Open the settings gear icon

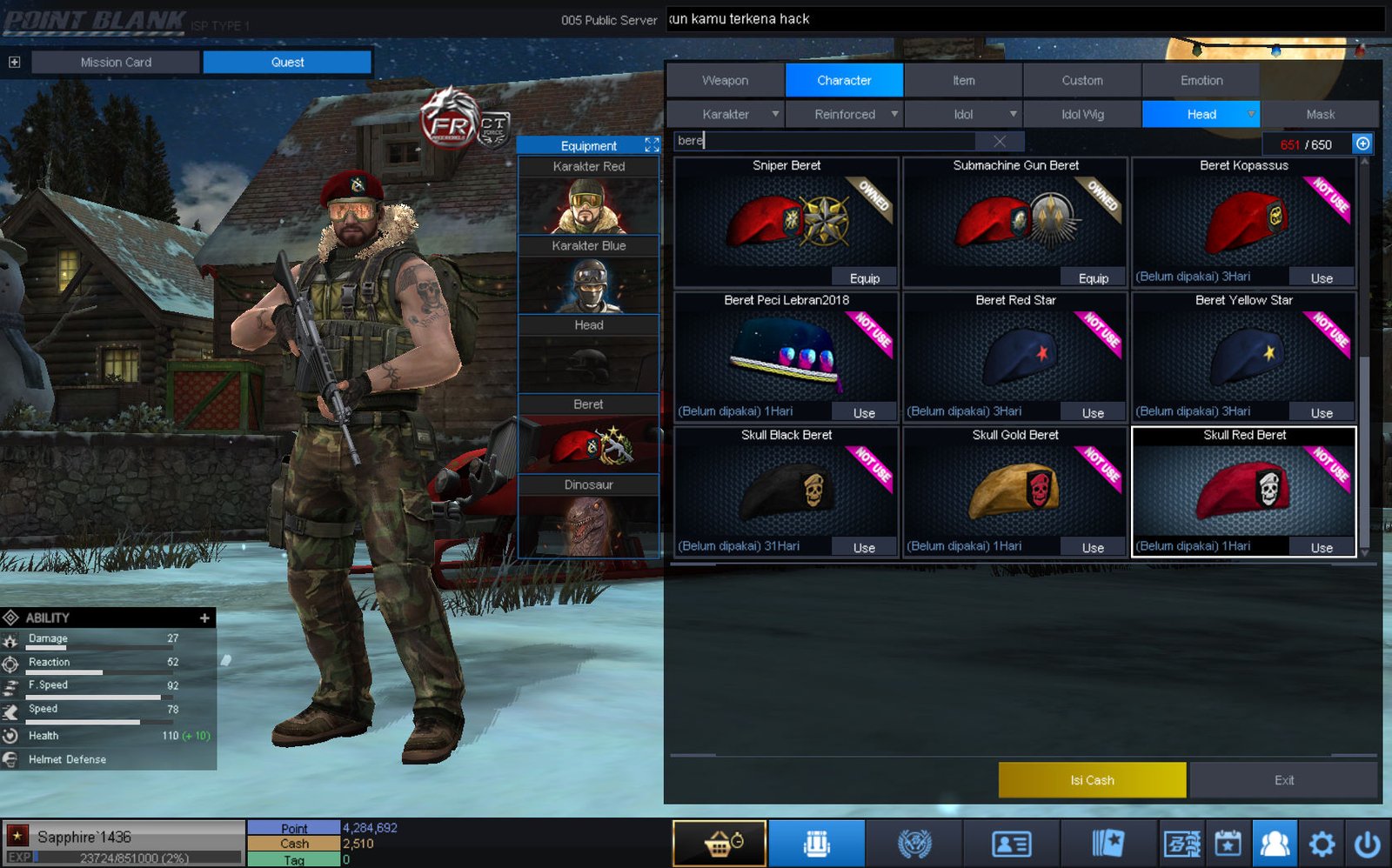pyautogui.click(x=1322, y=844)
